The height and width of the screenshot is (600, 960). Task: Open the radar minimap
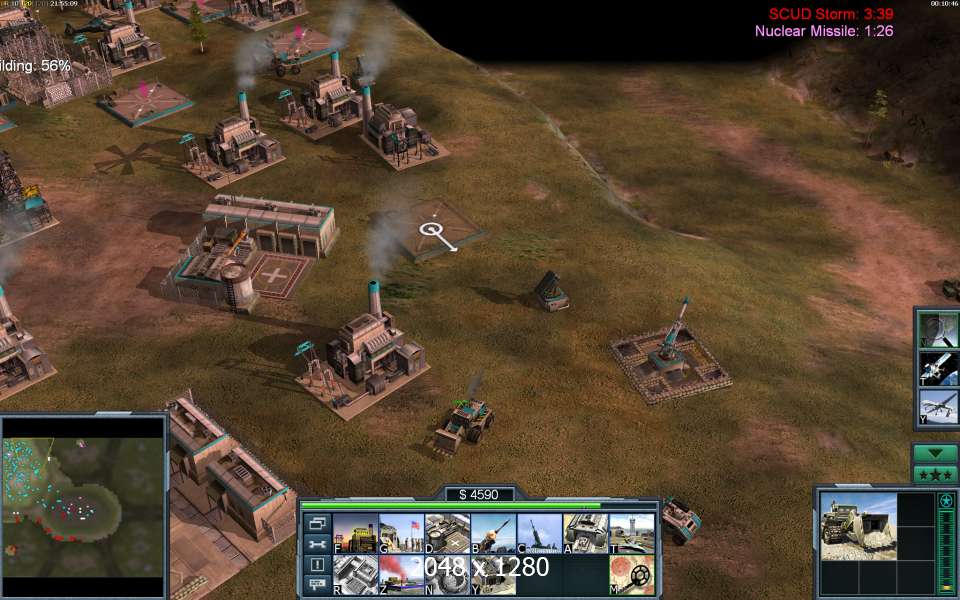(83, 506)
